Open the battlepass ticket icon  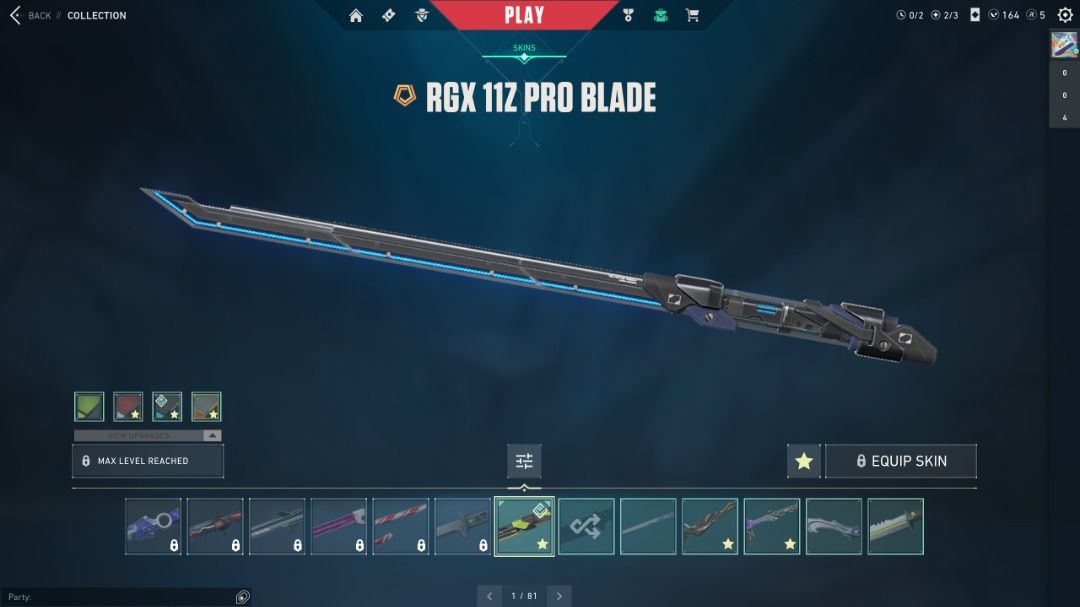click(389, 15)
